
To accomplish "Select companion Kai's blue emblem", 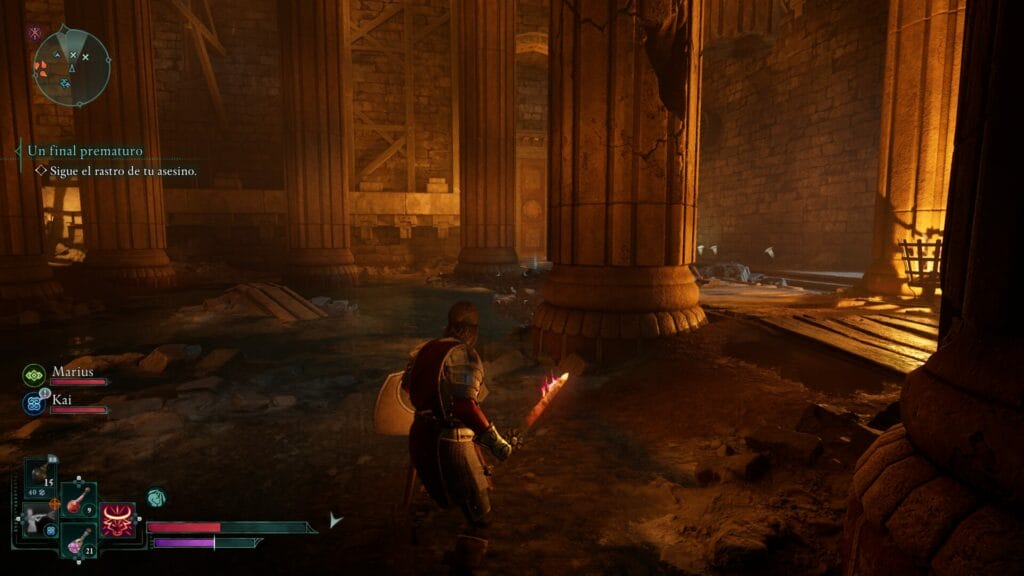I will pyautogui.click(x=33, y=404).
